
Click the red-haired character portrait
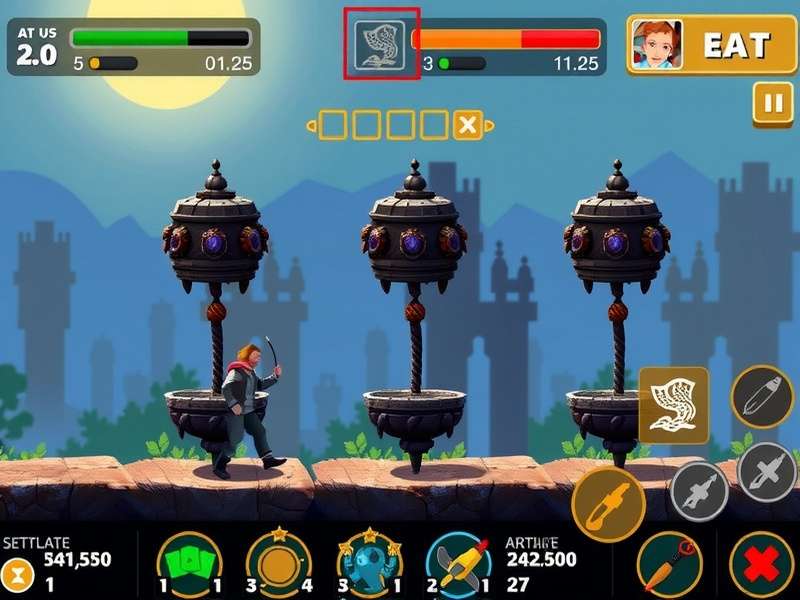tap(657, 45)
